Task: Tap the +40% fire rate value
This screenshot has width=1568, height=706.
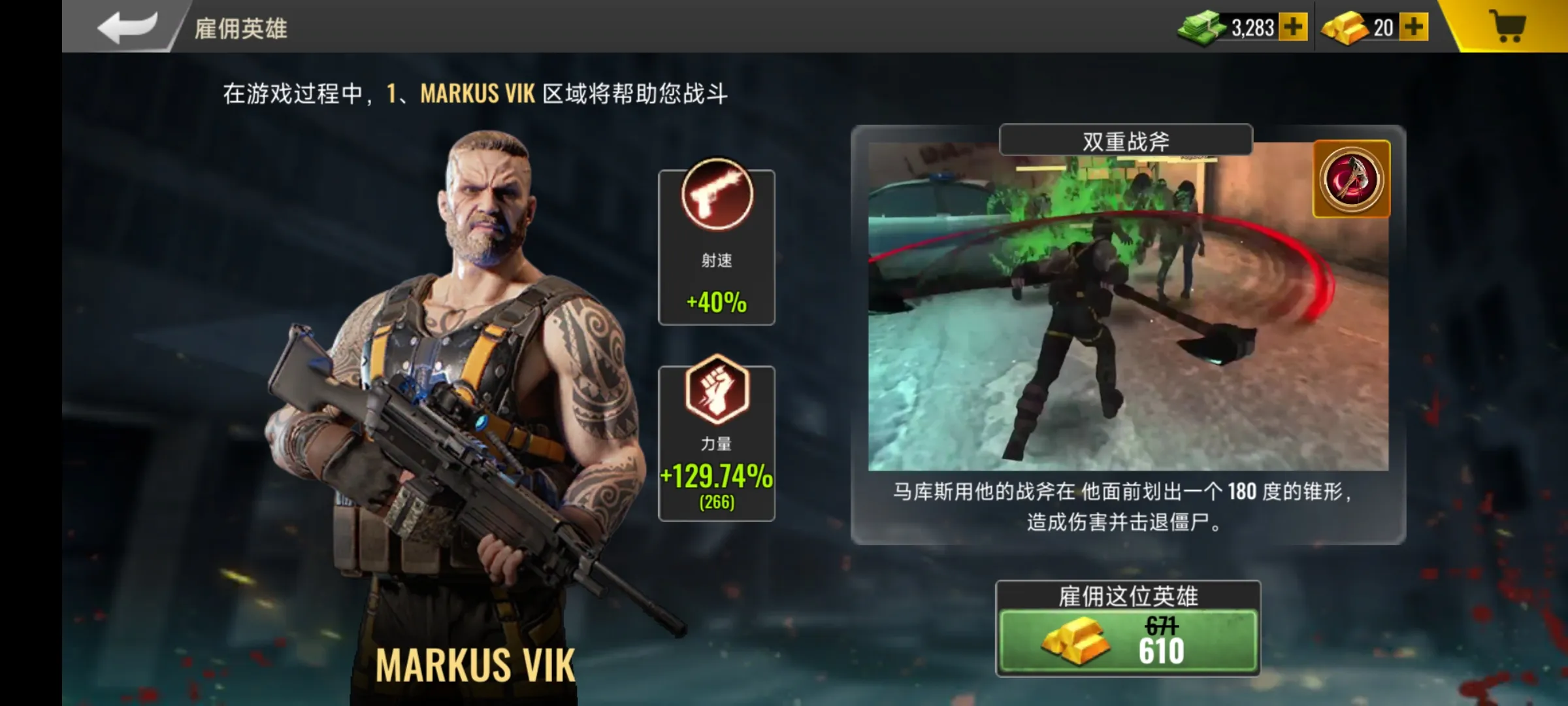Action: (x=716, y=303)
